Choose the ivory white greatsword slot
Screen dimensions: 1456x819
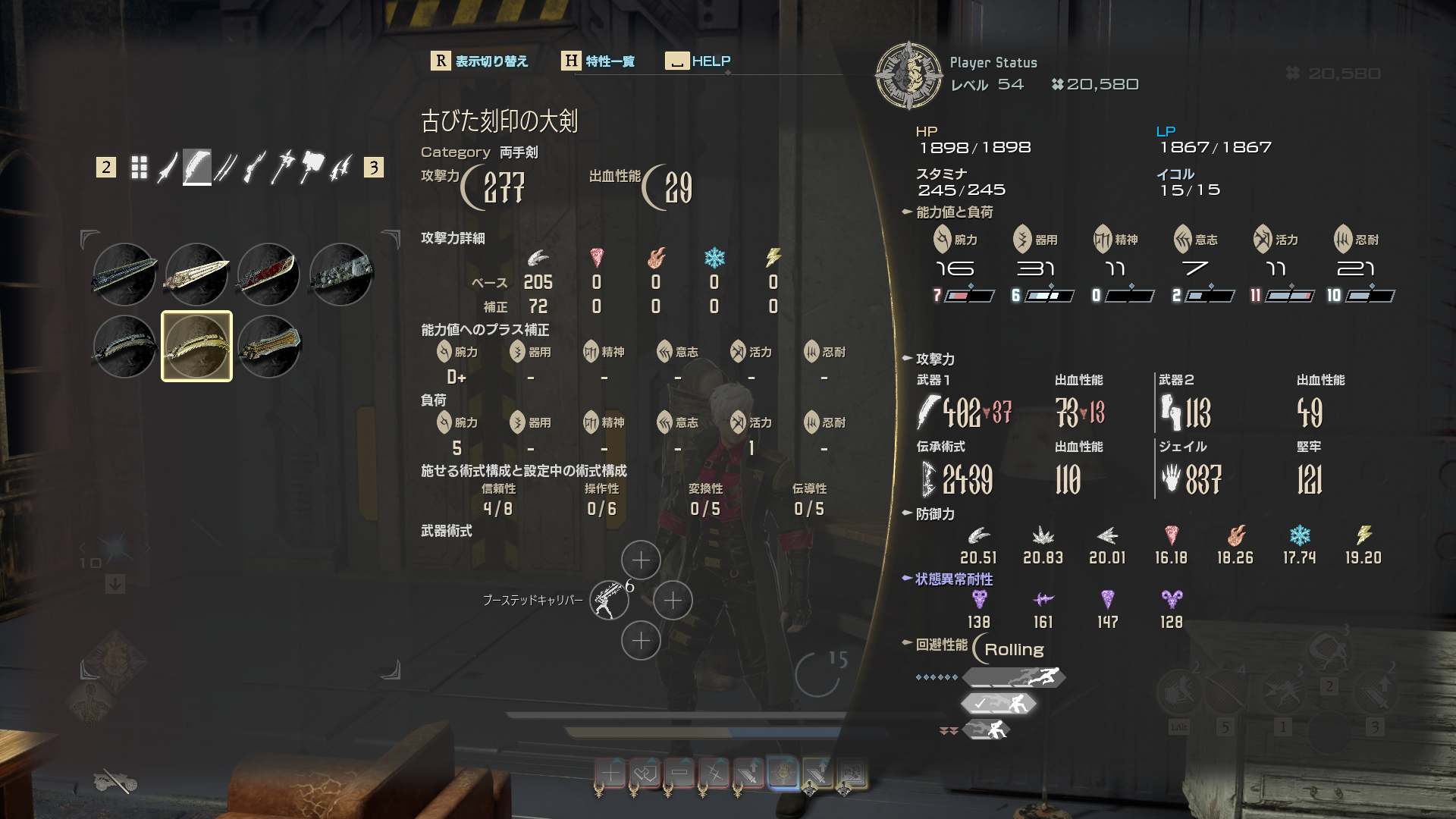pyautogui.click(x=197, y=275)
